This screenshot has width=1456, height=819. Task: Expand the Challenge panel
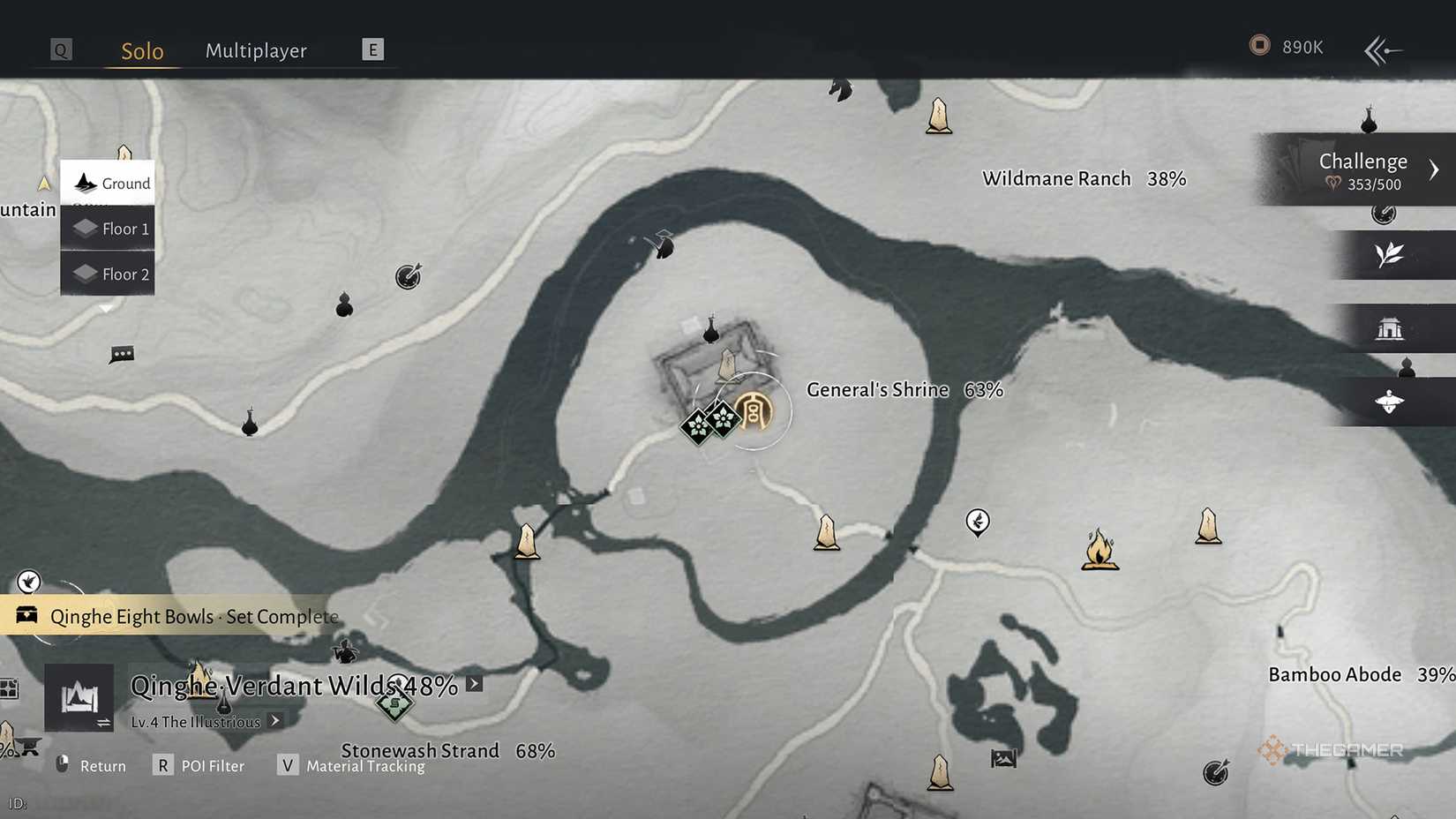point(1434,168)
